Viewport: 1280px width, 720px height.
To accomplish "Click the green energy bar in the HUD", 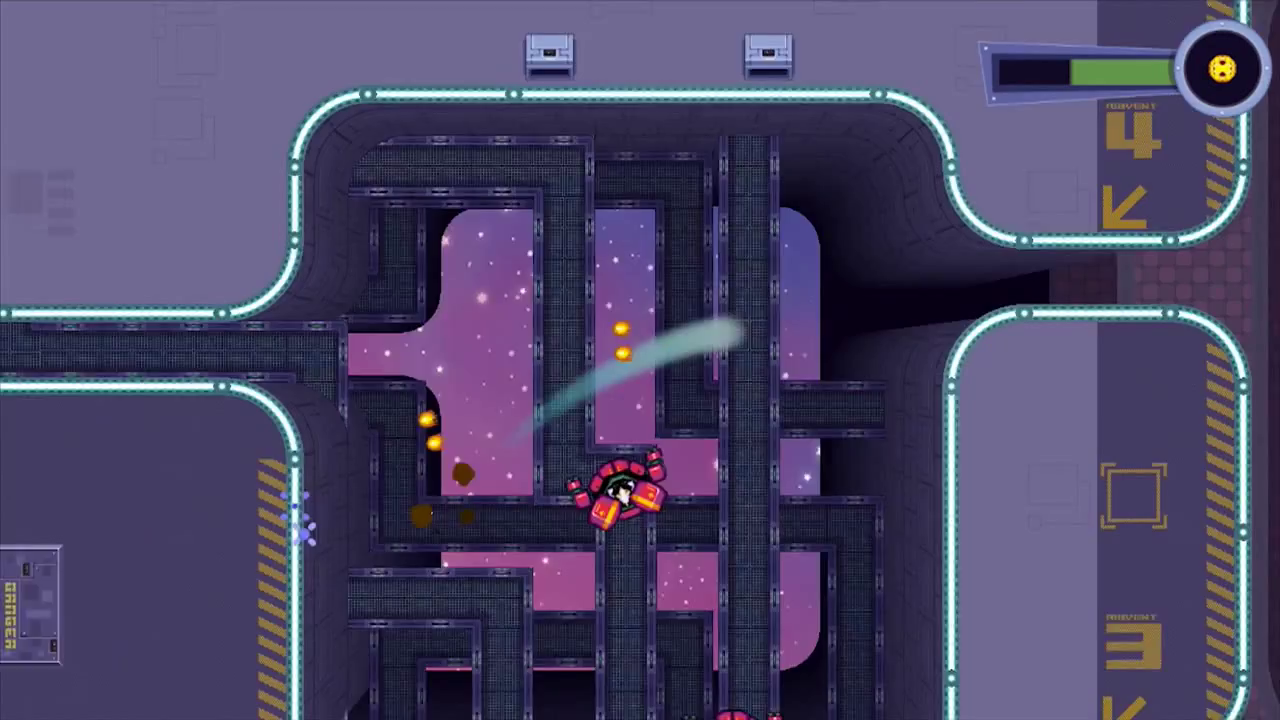I will coord(1120,70).
